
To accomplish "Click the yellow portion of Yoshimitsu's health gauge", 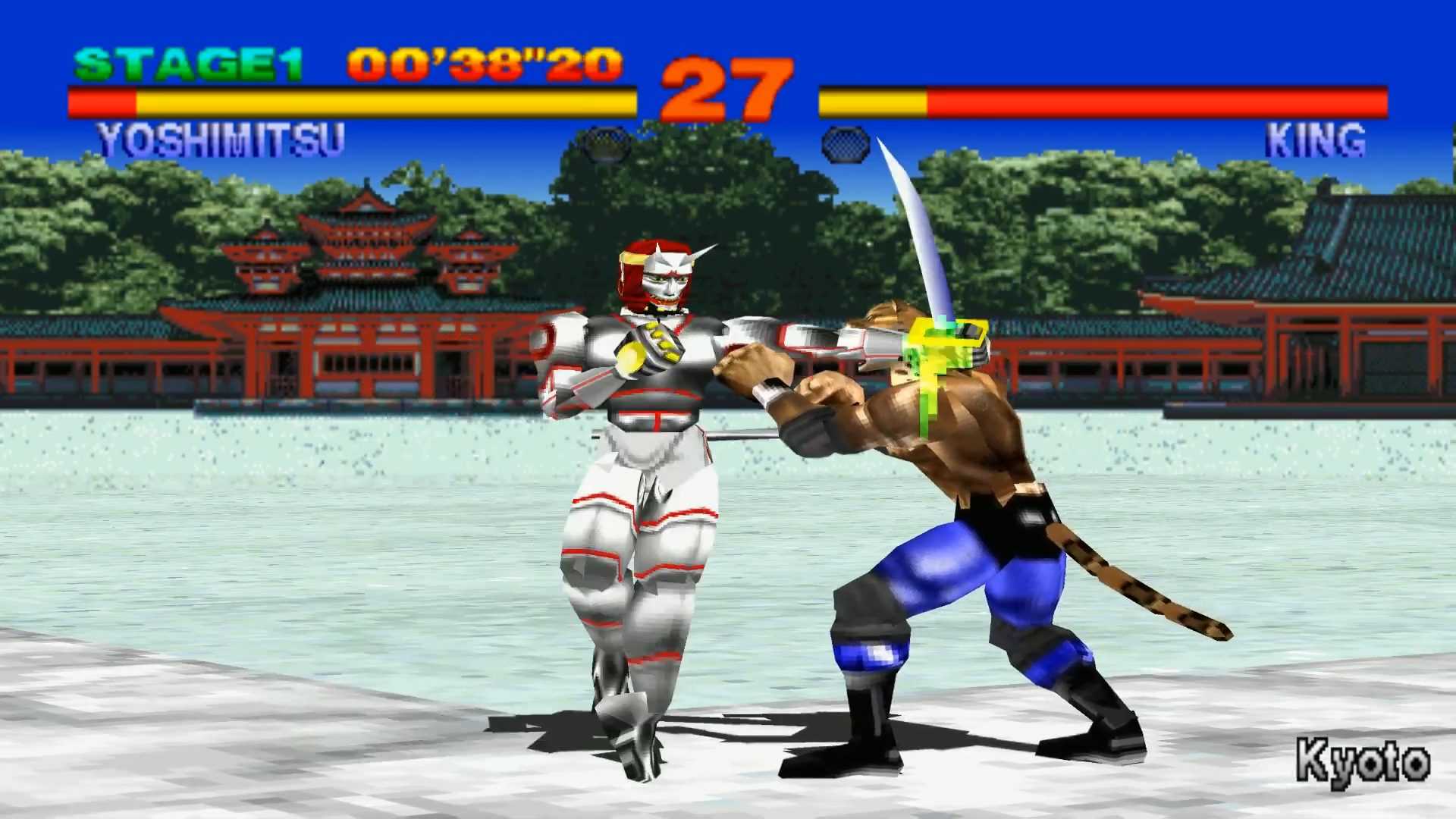I will (379, 99).
